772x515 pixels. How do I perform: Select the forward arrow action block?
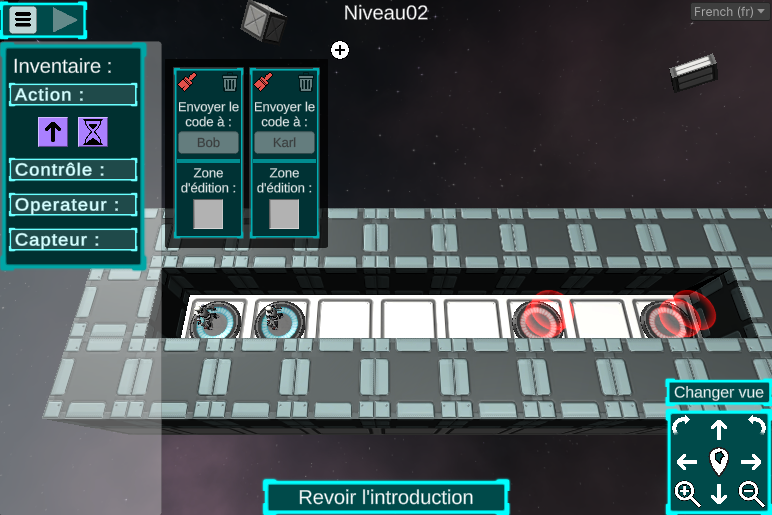click(x=52, y=131)
